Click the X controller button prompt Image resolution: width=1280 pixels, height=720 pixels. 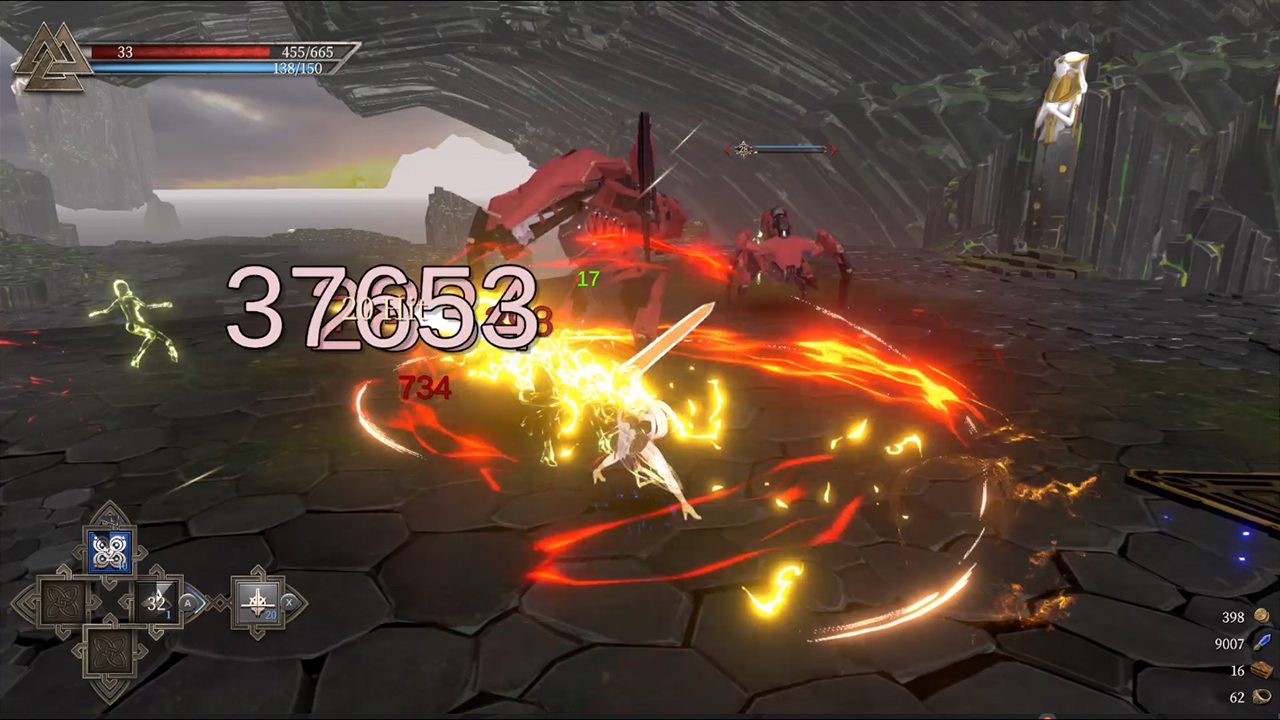point(290,603)
